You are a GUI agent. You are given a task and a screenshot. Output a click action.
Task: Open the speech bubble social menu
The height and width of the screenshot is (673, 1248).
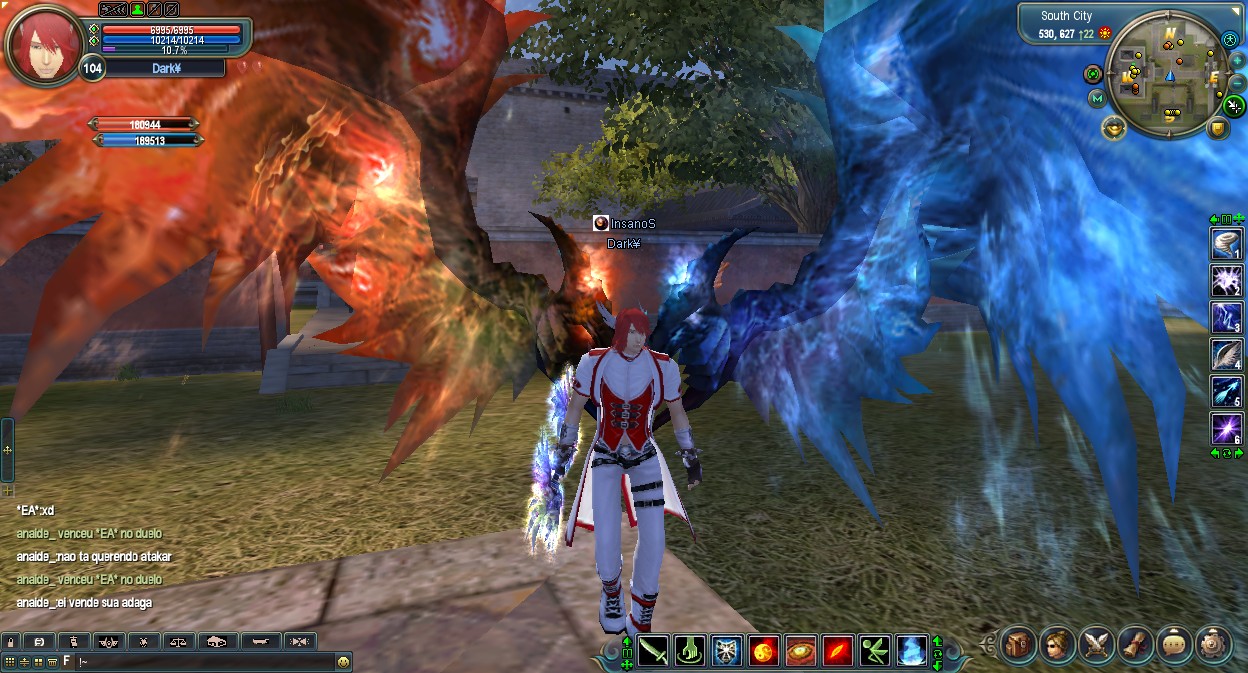tap(1174, 643)
